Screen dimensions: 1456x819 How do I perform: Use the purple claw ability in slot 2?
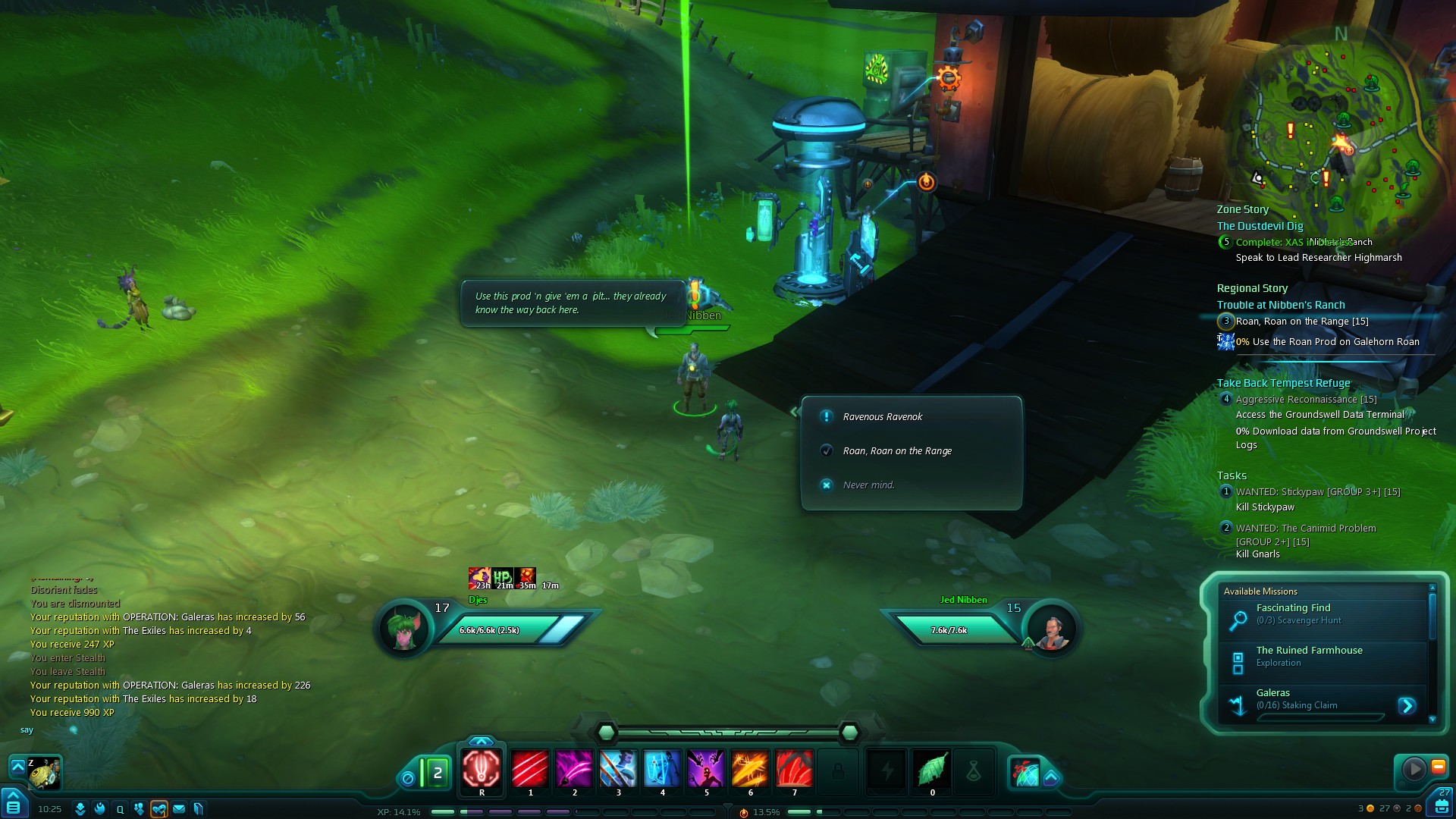[574, 769]
